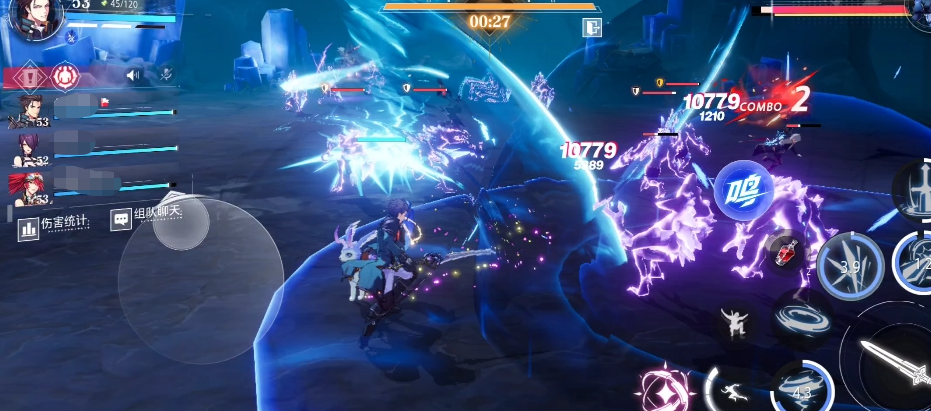
Task: Activate the blue swirl ring skill
Action: (x=797, y=322)
